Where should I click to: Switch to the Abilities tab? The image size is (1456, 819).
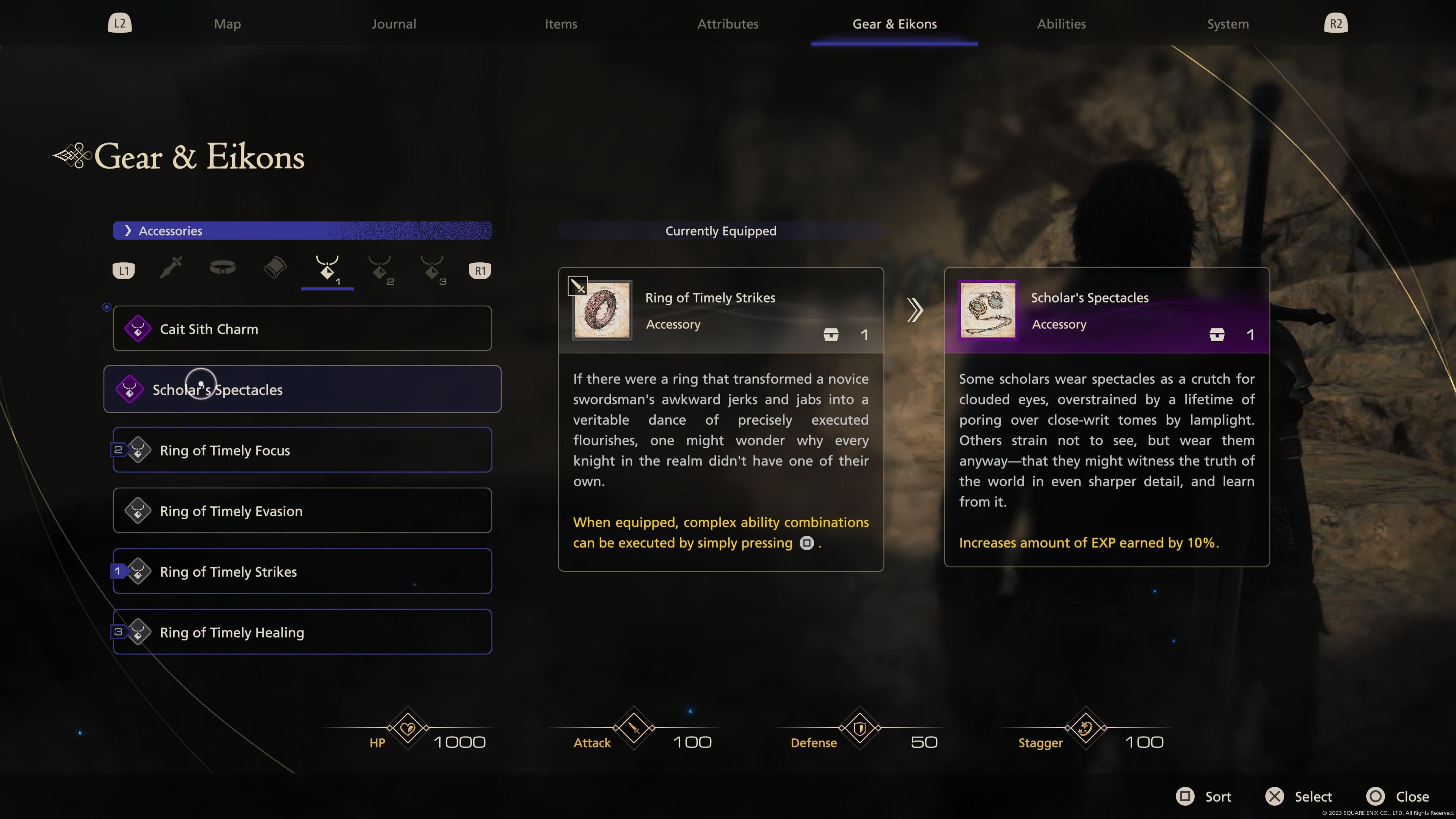click(x=1061, y=24)
